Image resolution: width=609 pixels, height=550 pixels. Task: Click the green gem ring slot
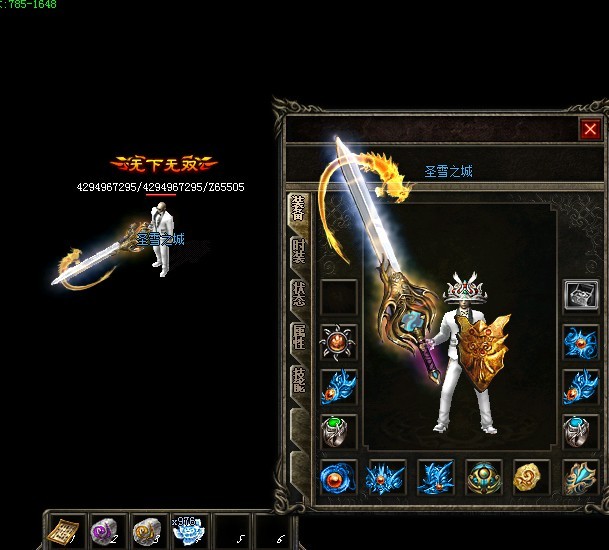(339, 431)
